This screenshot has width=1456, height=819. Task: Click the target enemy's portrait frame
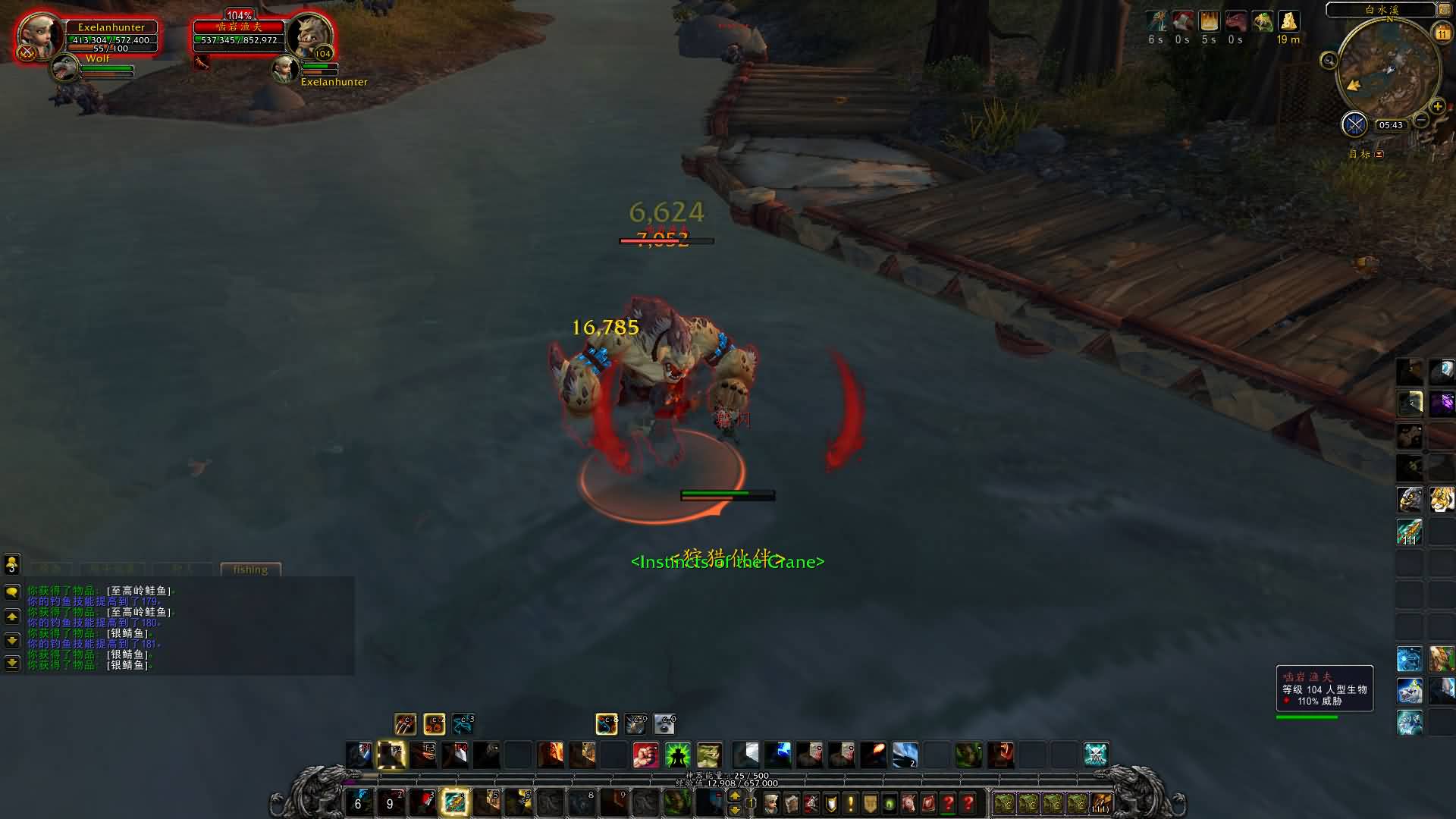point(309,36)
